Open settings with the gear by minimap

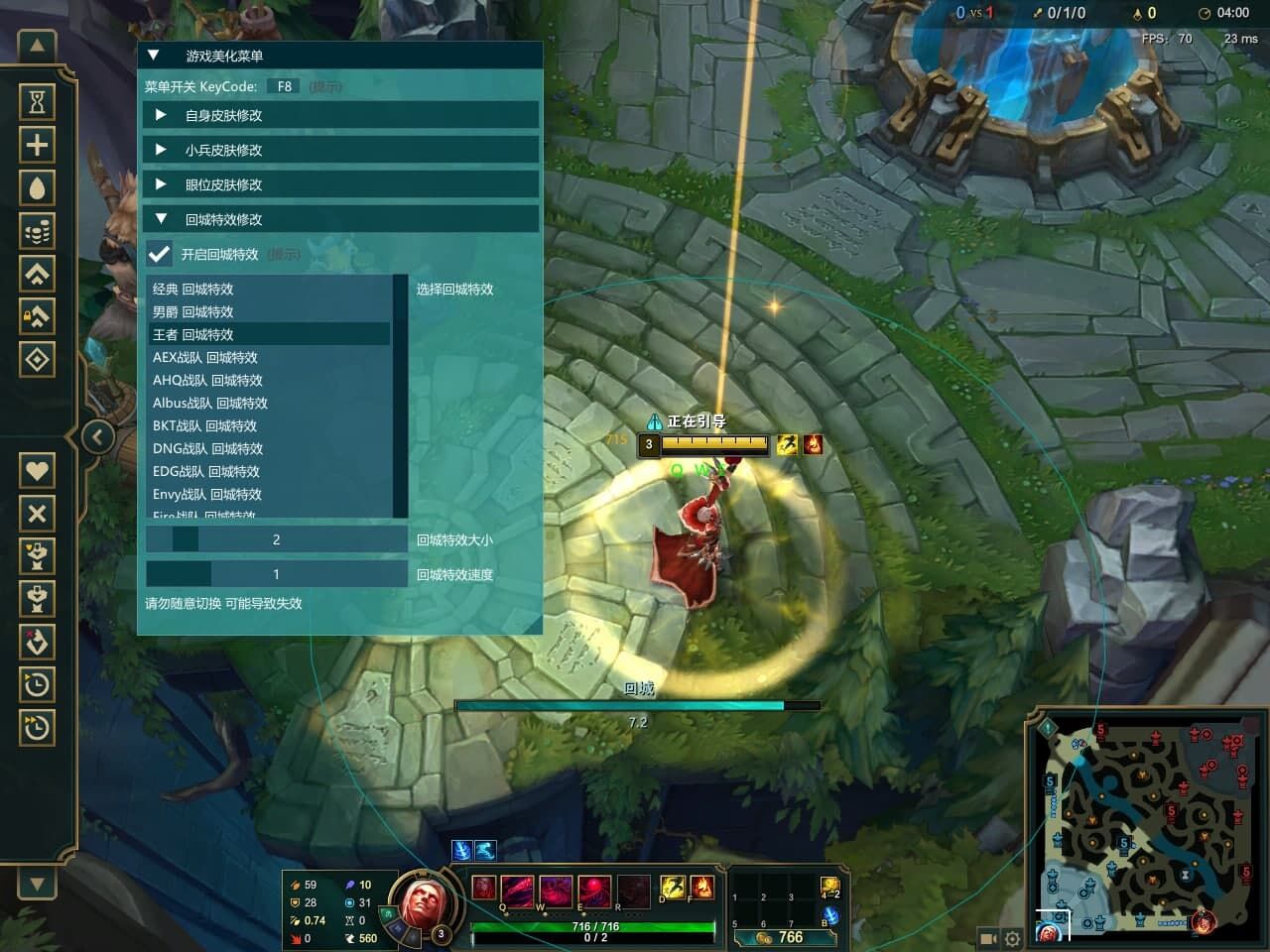[1012, 938]
